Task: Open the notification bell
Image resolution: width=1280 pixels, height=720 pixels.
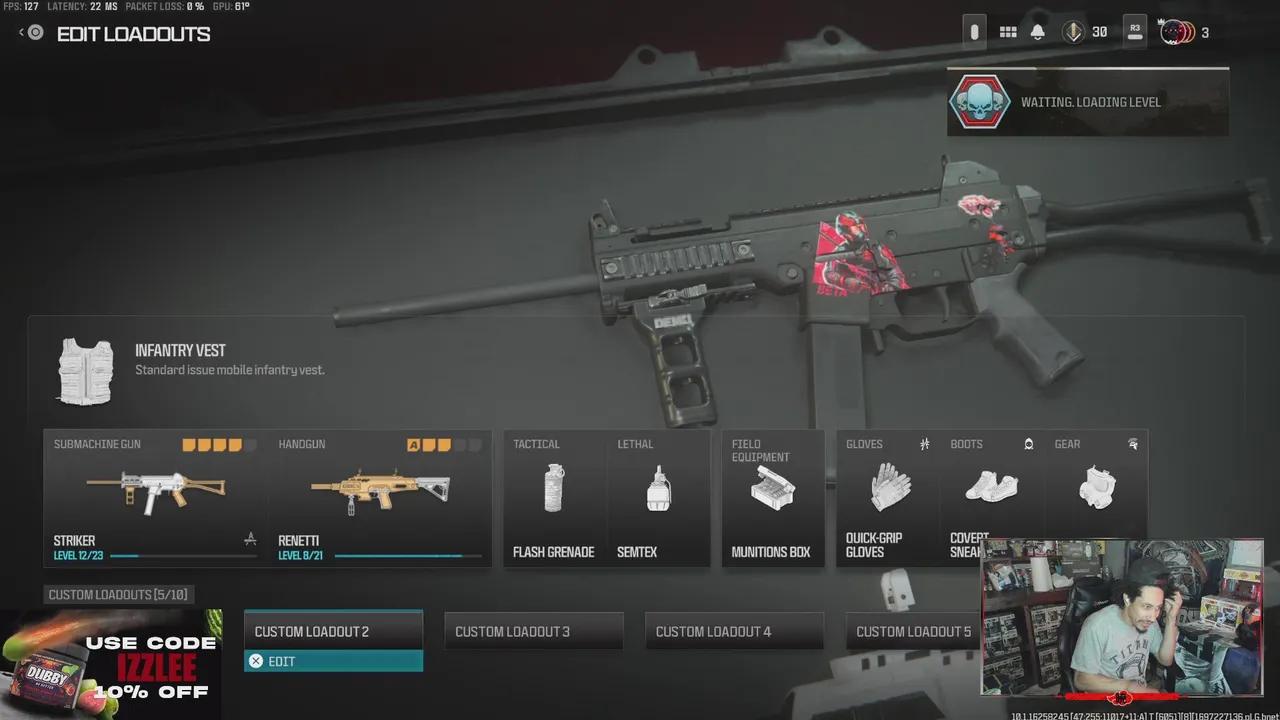Action: (1037, 31)
